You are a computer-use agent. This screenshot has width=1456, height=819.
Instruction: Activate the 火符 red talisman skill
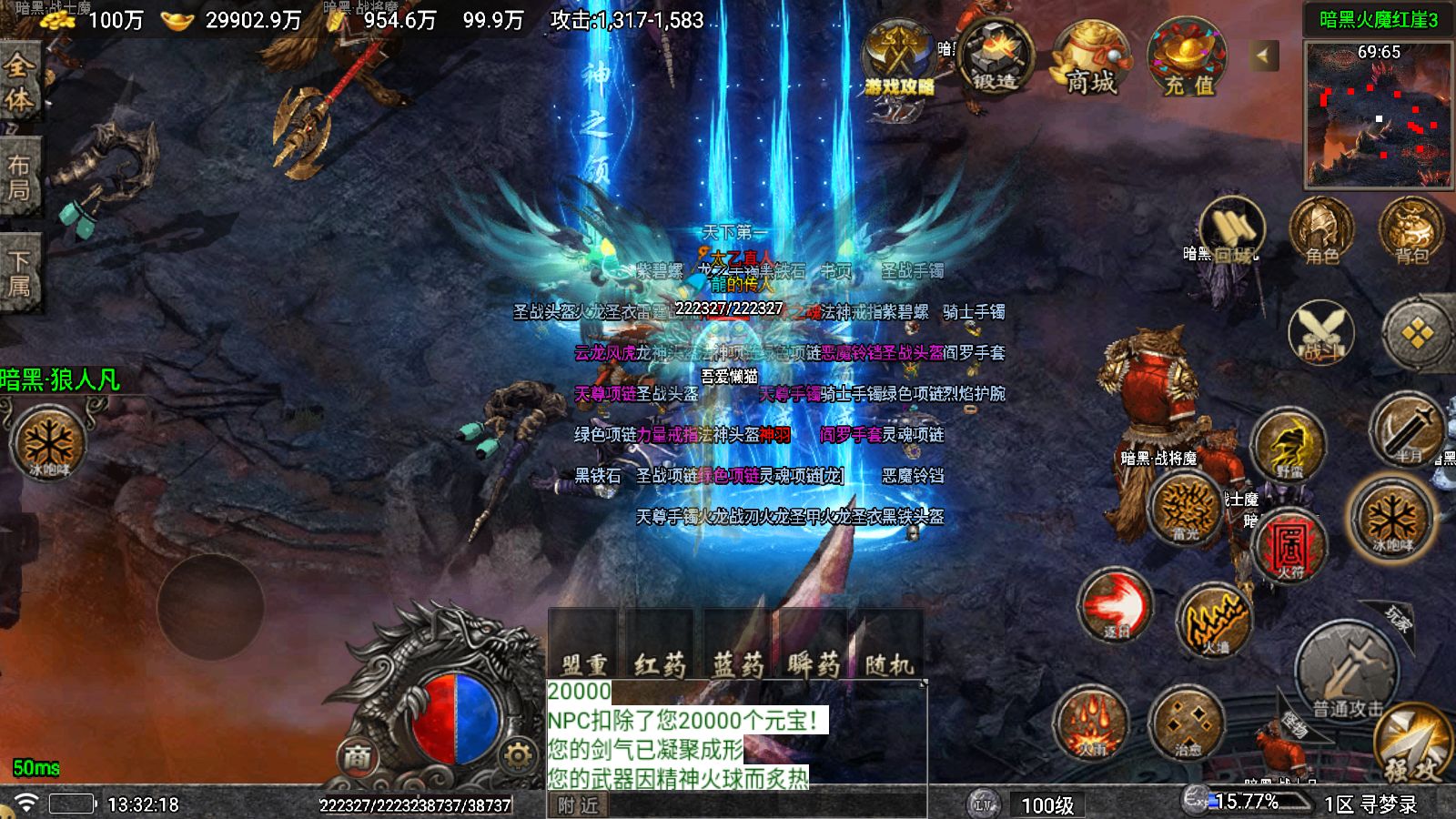[1290, 544]
